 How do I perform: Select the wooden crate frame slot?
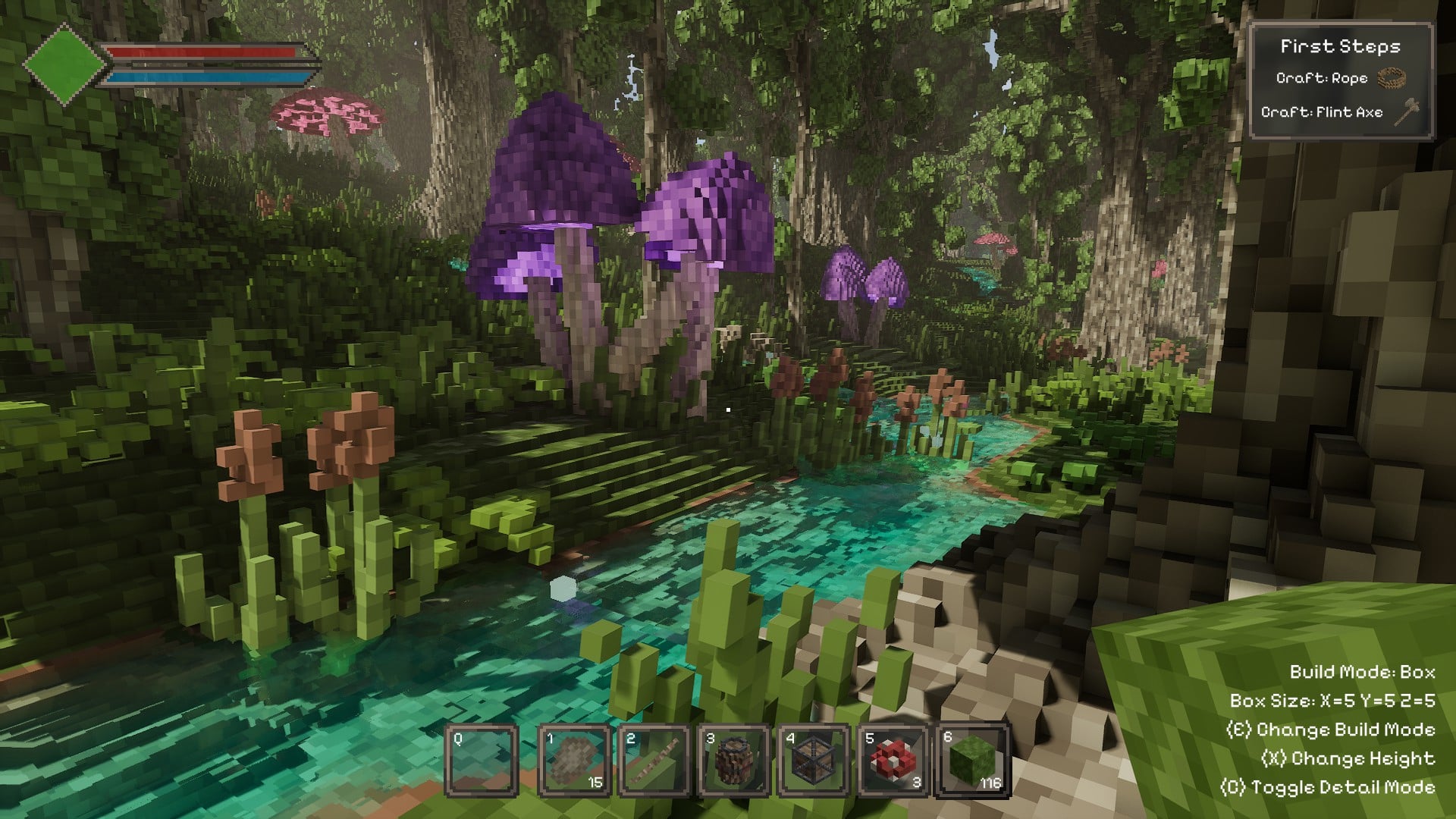coord(814,761)
